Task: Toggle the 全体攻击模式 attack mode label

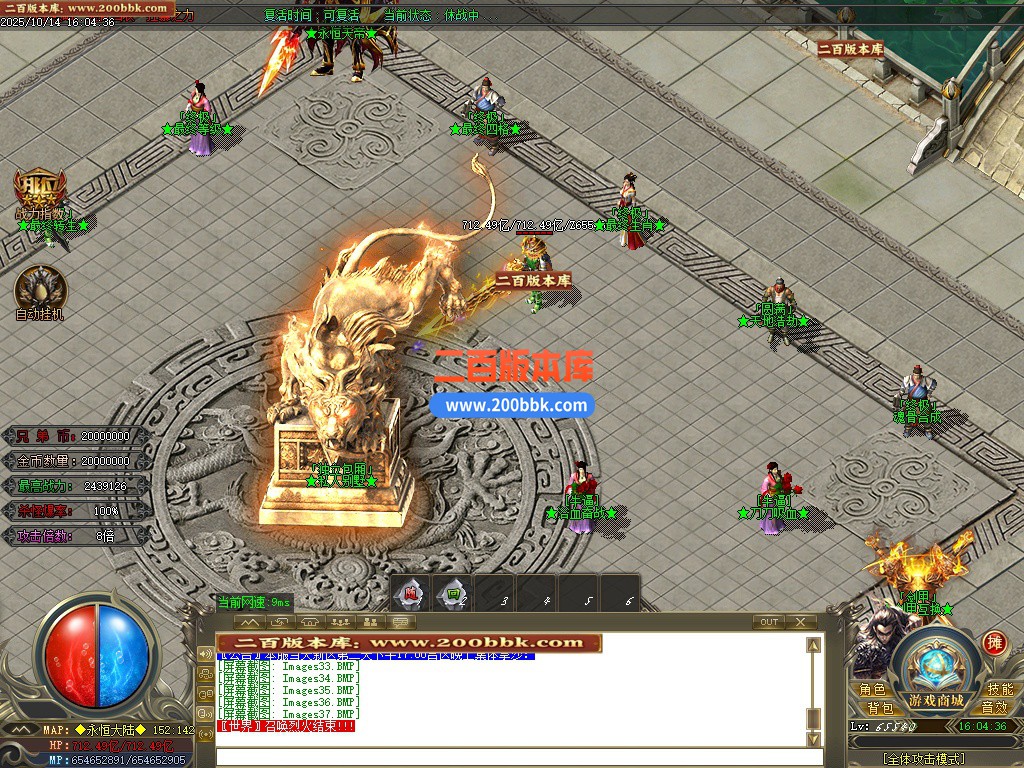Action: pyautogui.click(x=924, y=759)
